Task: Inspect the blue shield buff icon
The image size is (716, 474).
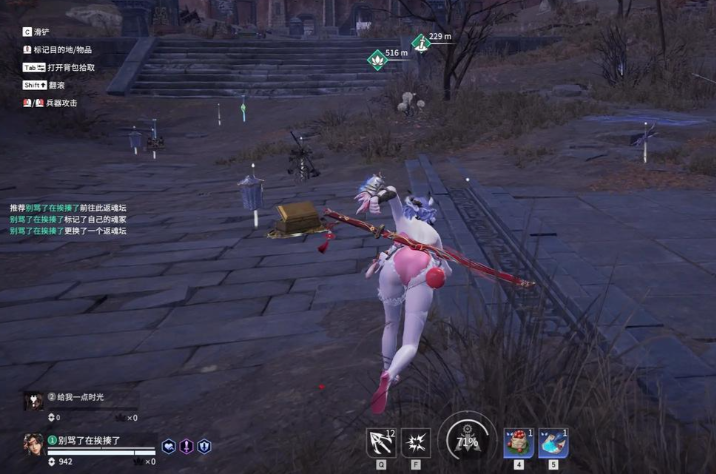Action: pyautogui.click(x=204, y=447)
